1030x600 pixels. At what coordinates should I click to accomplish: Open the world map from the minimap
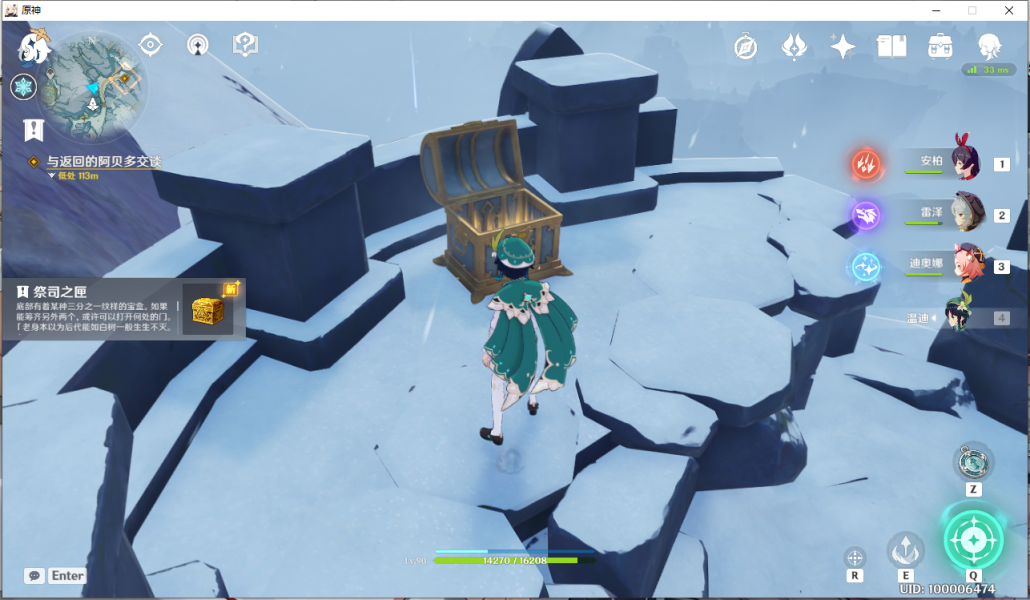click(97, 87)
